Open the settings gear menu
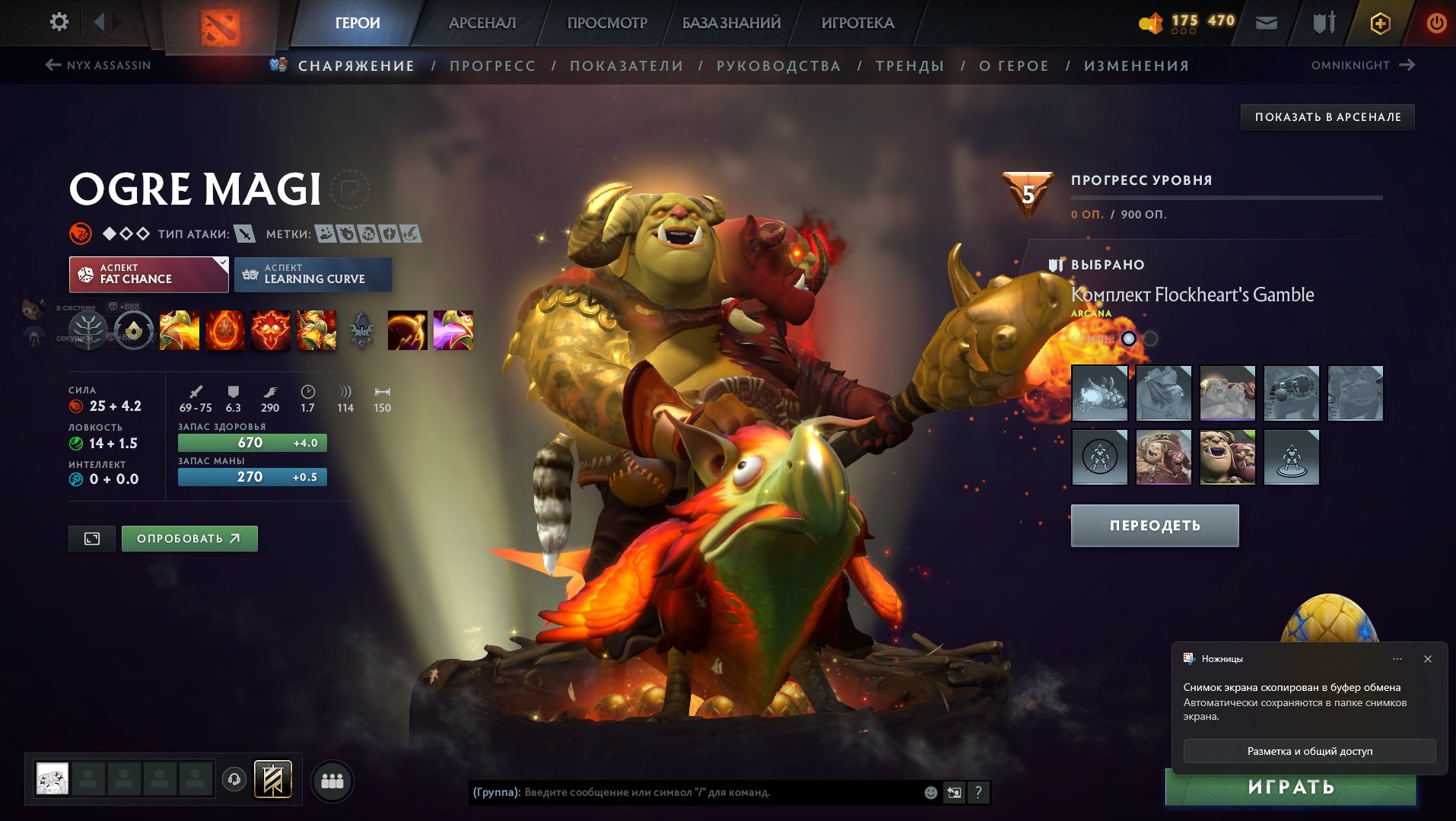The image size is (1456, 821). 58,22
